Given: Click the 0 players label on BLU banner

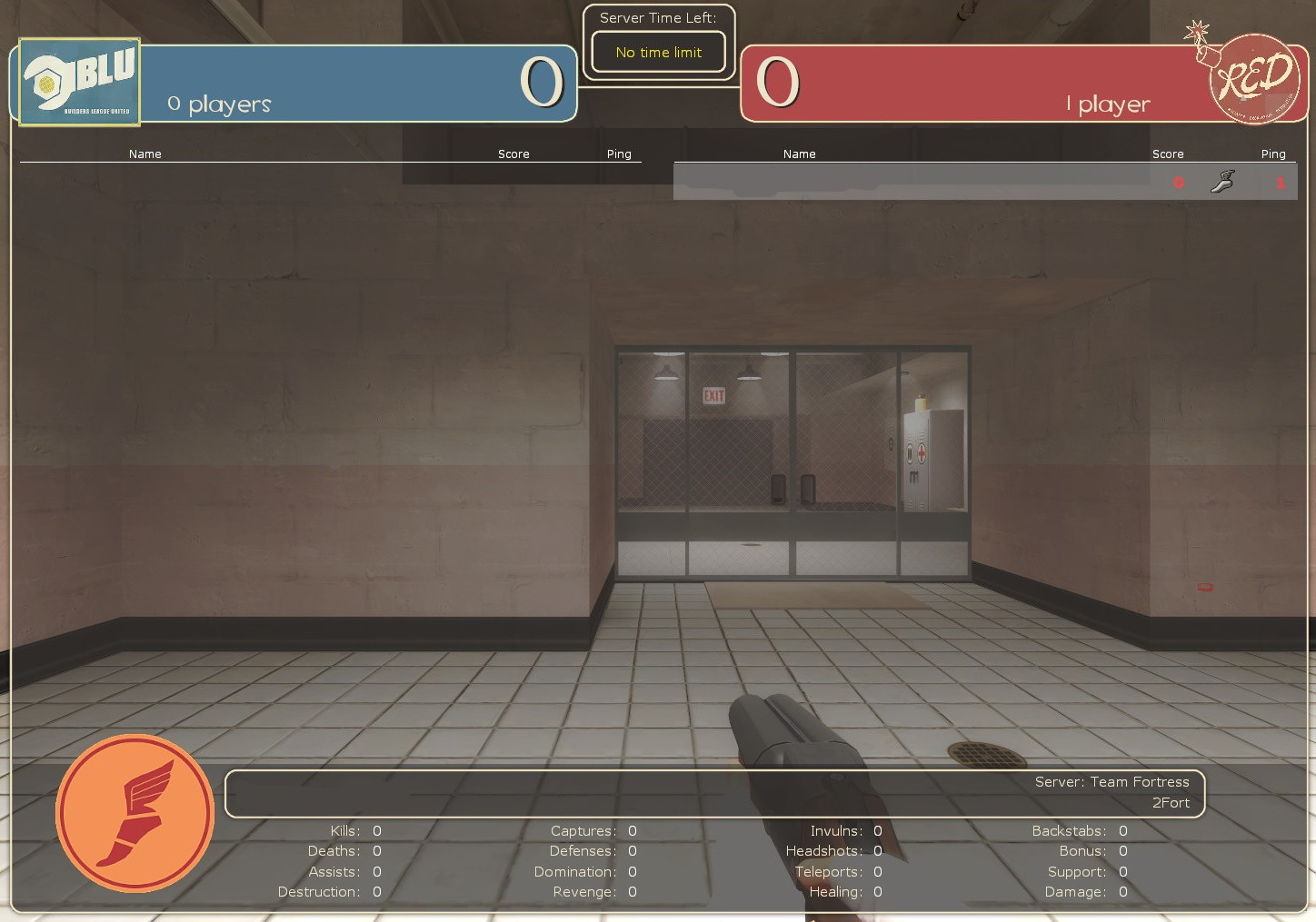Looking at the screenshot, I should pos(217,104).
